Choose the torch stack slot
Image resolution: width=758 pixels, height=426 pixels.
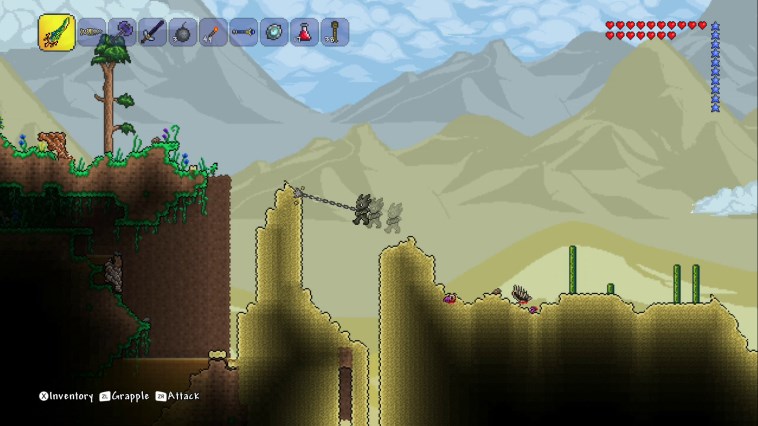coord(213,32)
